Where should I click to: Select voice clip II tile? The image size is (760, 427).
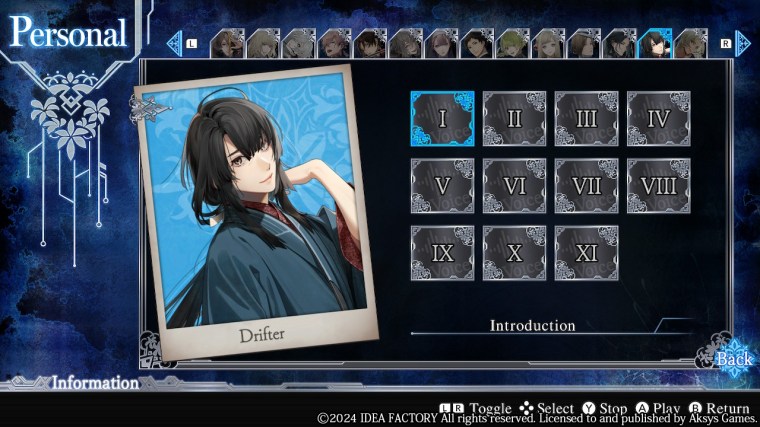(514, 119)
